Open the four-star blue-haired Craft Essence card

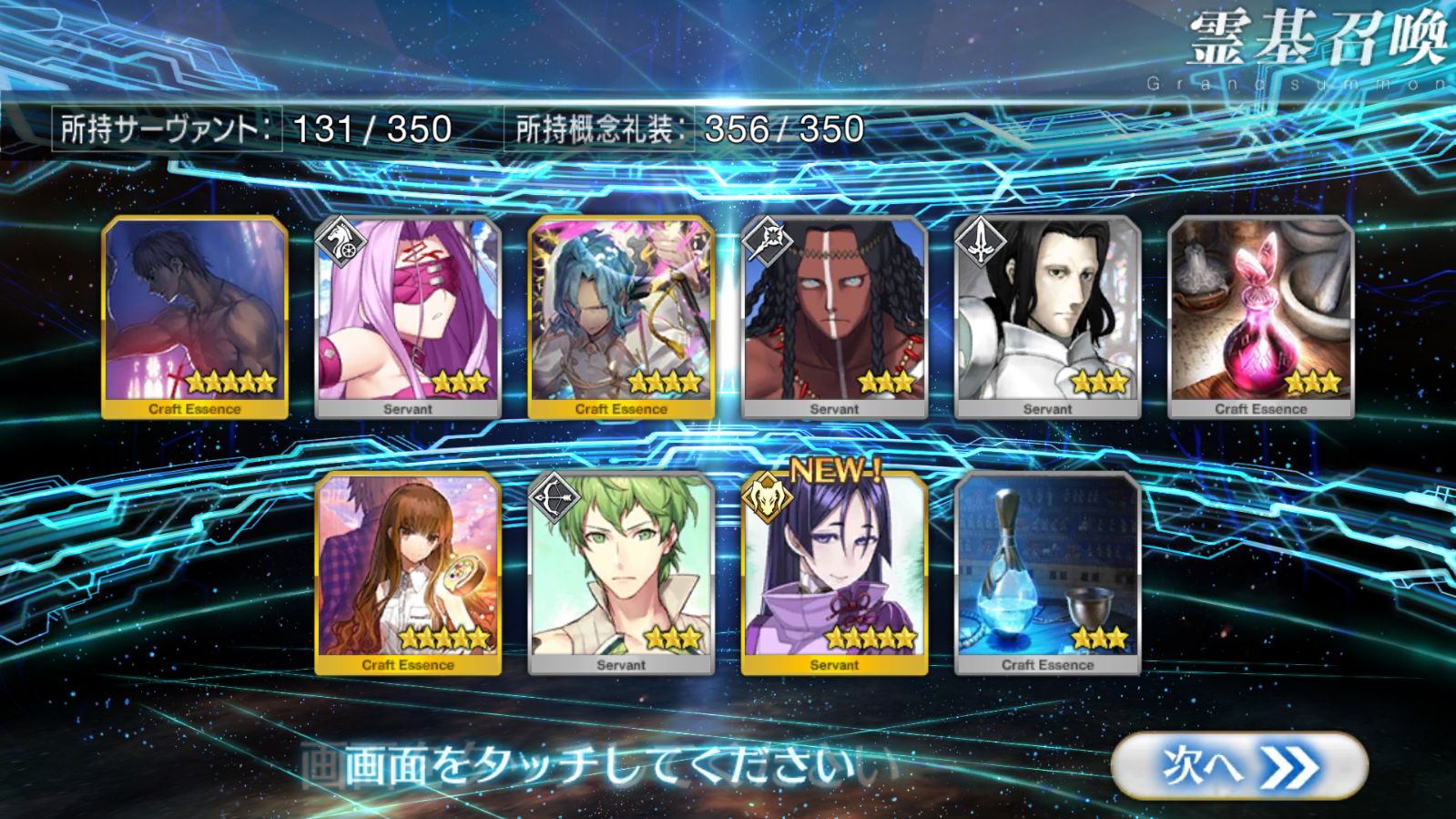coord(621,316)
